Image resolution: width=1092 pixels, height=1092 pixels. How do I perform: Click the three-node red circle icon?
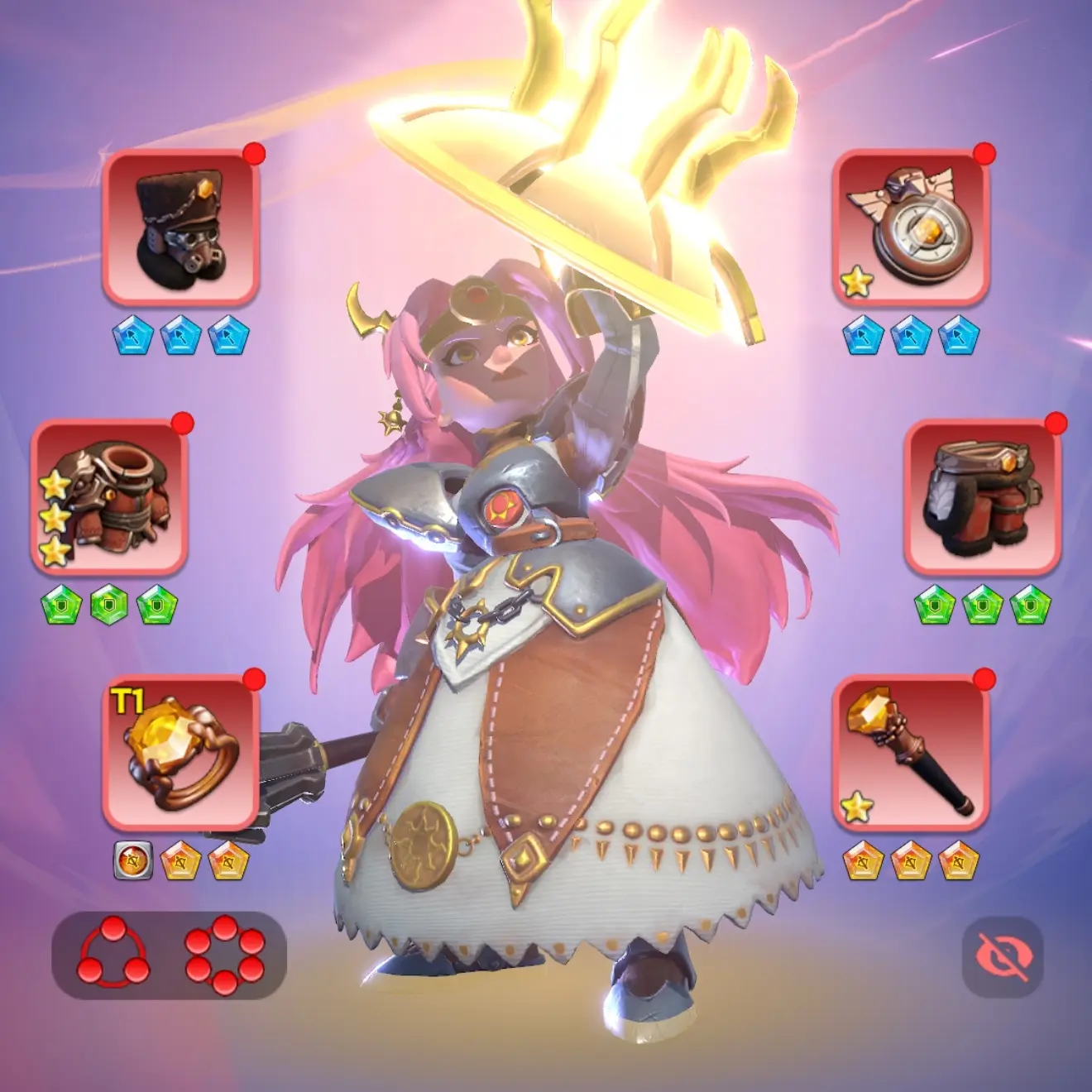[x=113, y=951]
